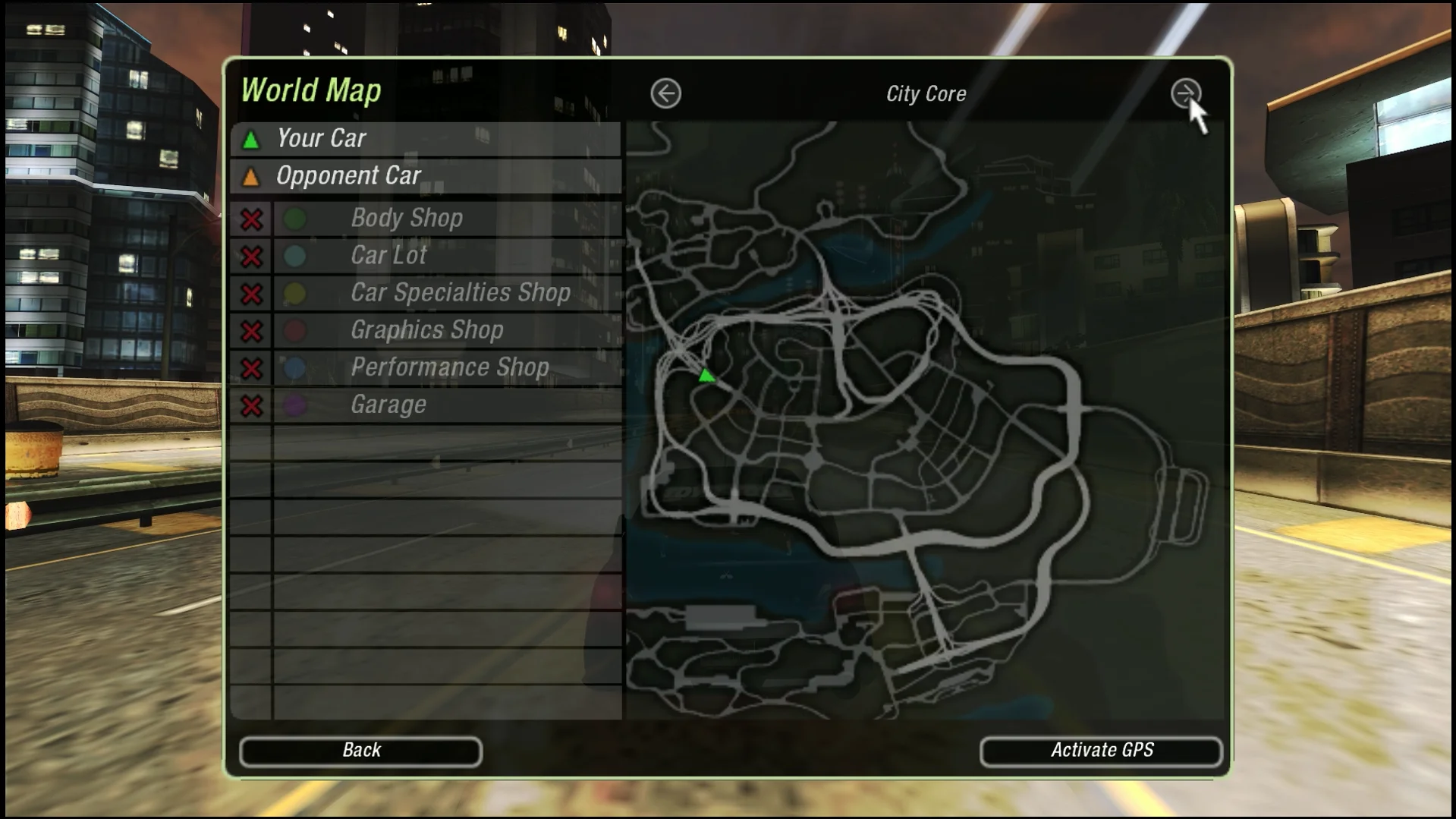Click the green car marker on the map
The width and height of the screenshot is (1456, 819).
(706, 375)
